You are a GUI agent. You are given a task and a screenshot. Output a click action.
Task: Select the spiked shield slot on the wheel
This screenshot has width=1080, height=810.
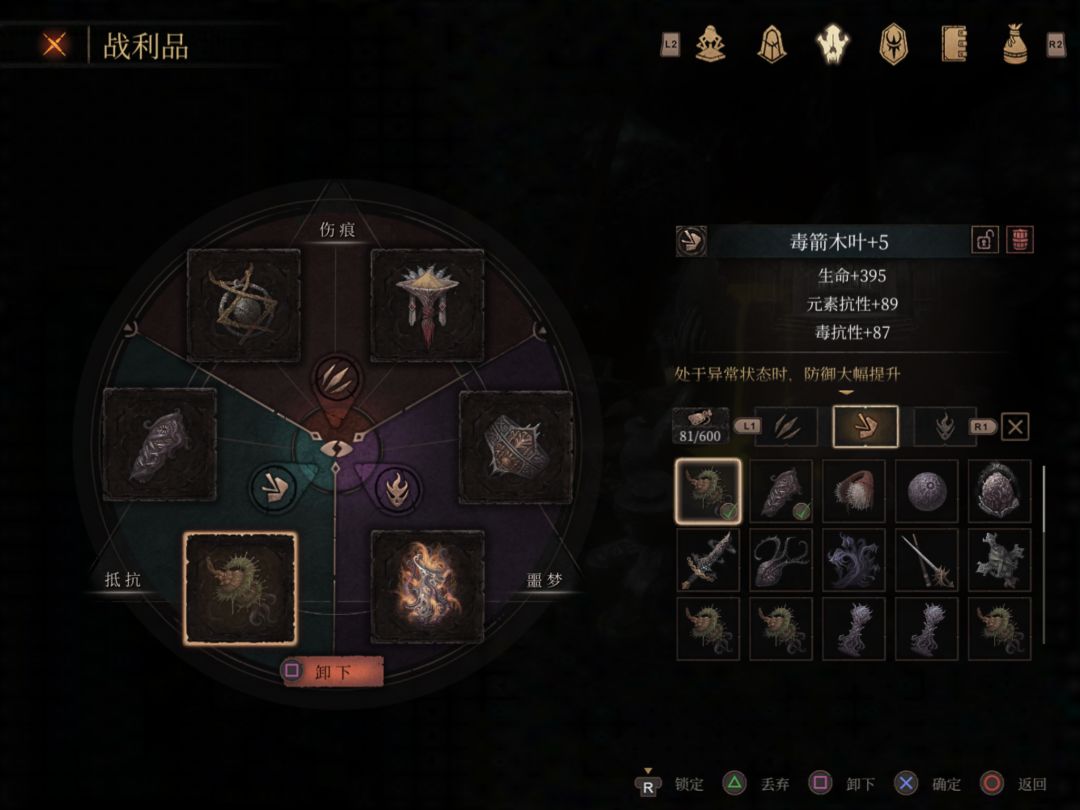pos(516,446)
